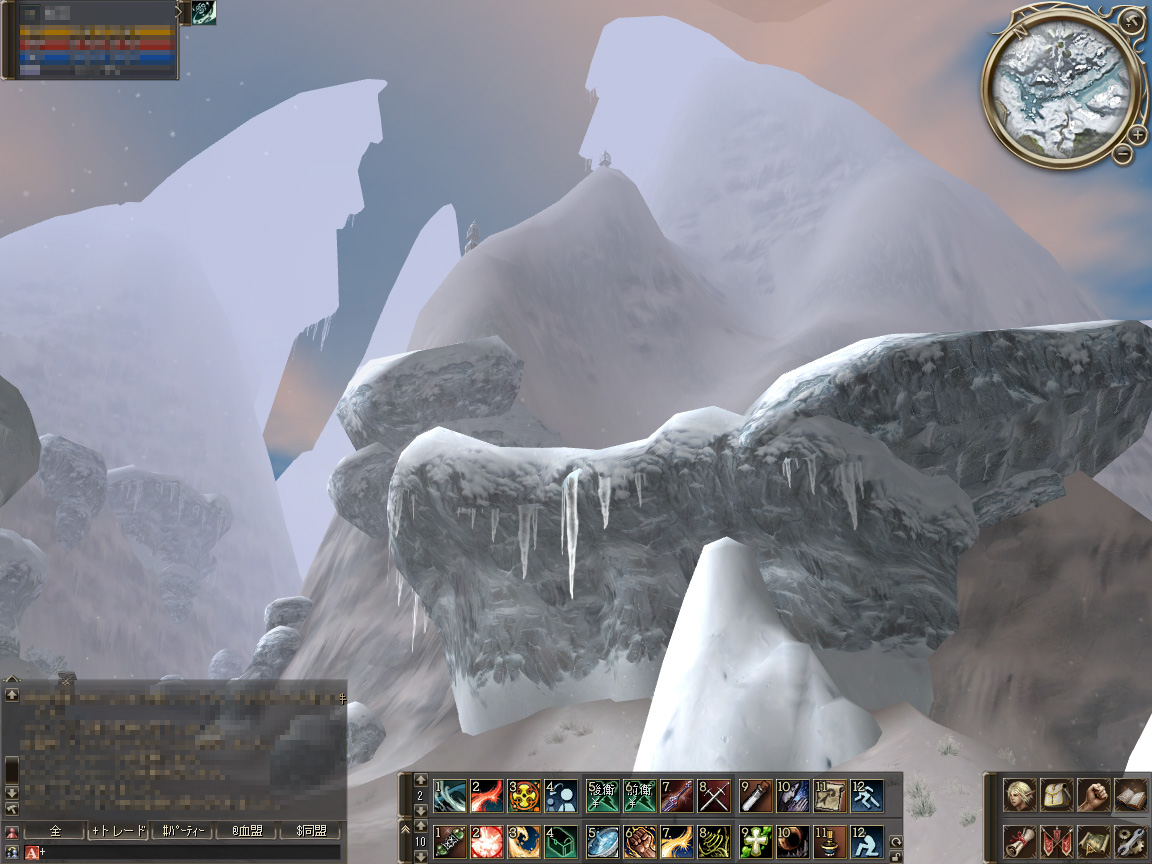Activate the clenched fist skill

pyautogui.click(x=640, y=842)
